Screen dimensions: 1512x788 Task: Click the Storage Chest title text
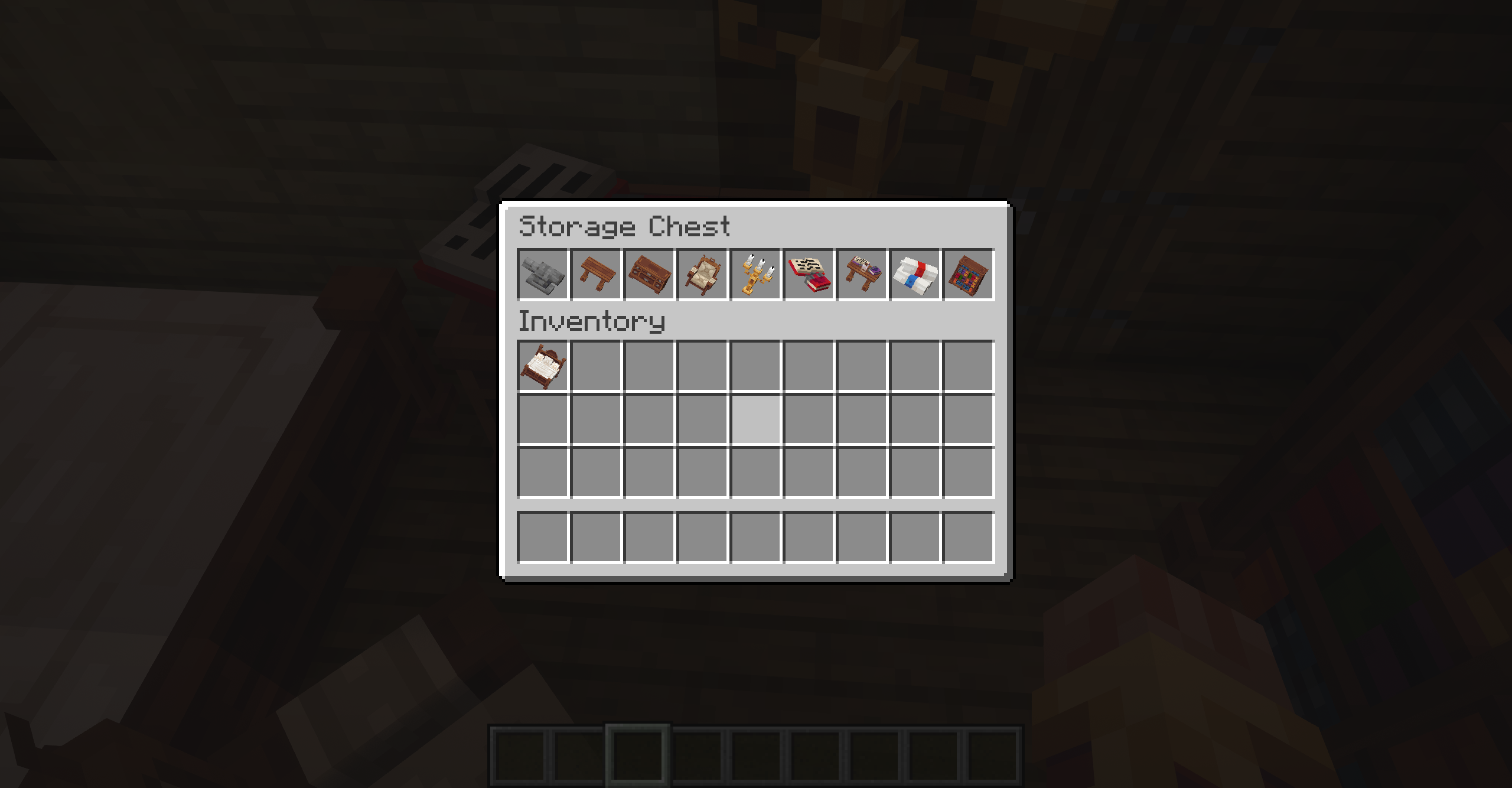pos(624,226)
